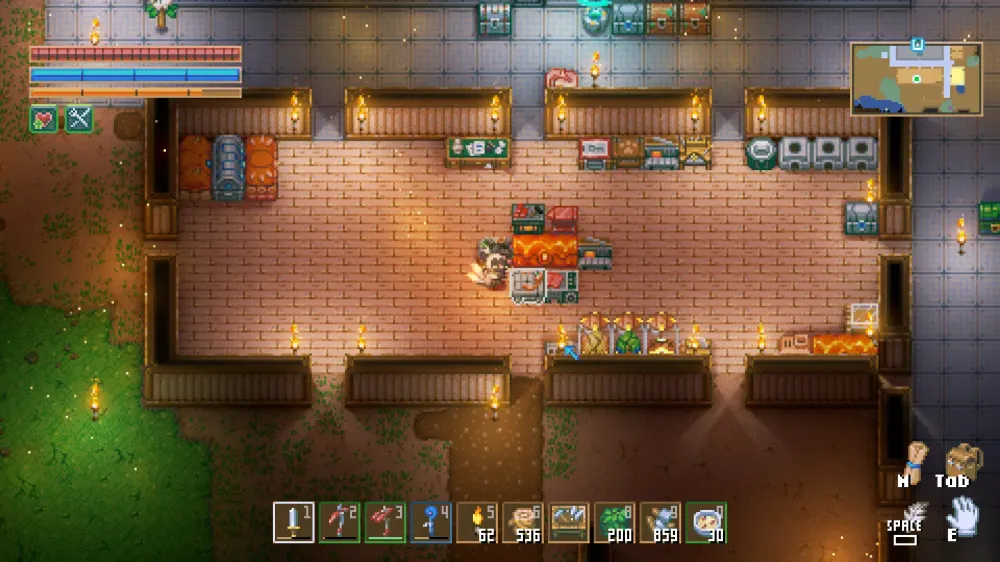Click the minimap in the corner
The image size is (1000, 562).
pos(916,78)
